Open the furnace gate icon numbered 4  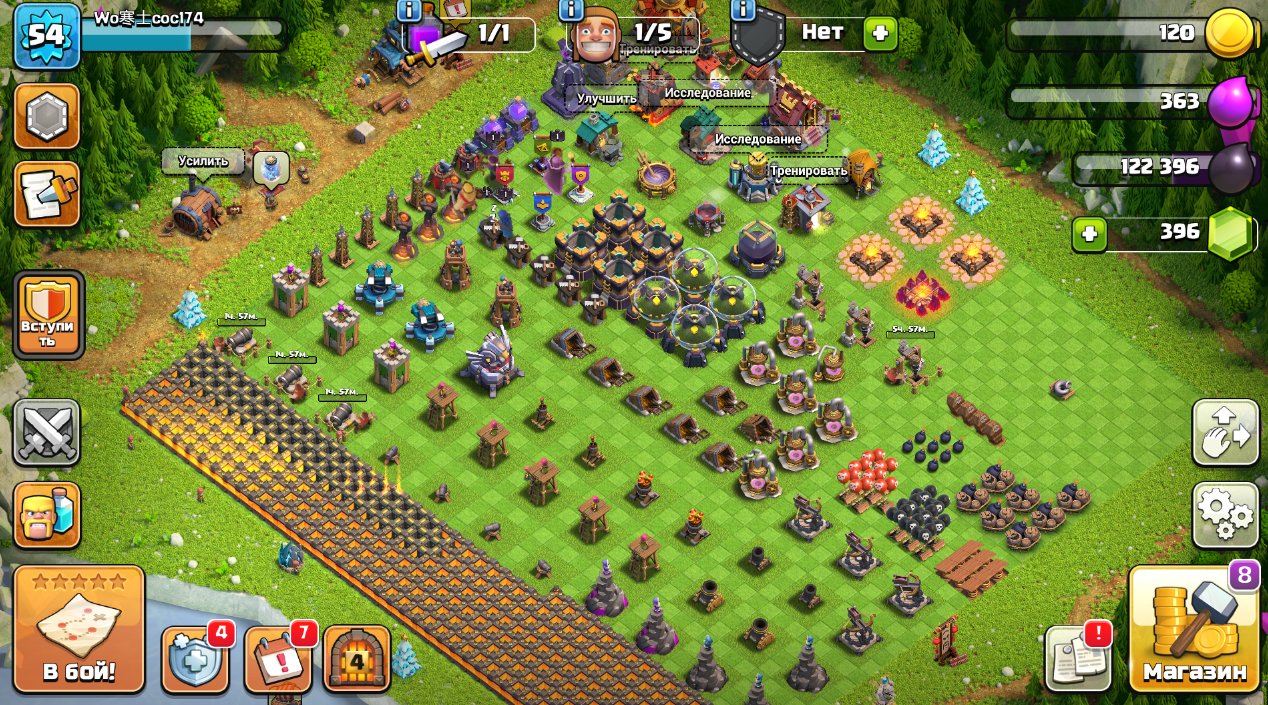click(356, 660)
